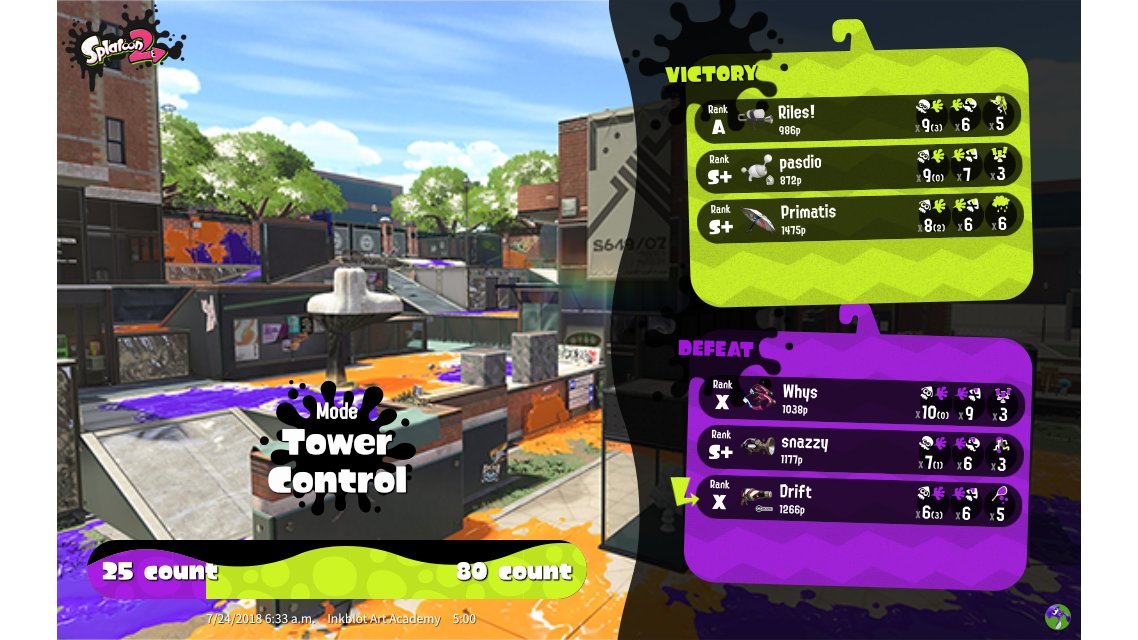
Task: Select the Drift player row
Action: 857,502
